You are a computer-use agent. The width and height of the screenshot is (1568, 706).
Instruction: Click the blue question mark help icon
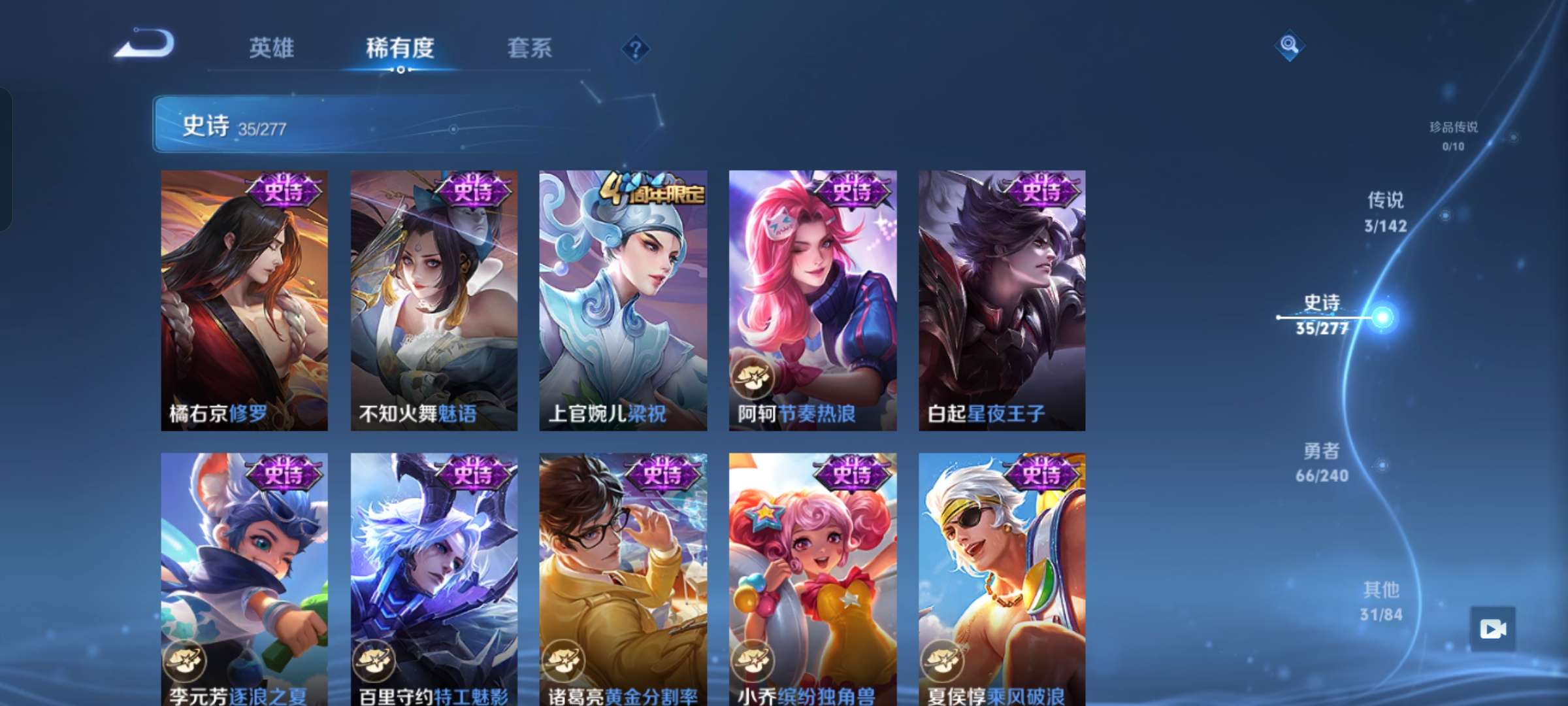(x=635, y=47)
